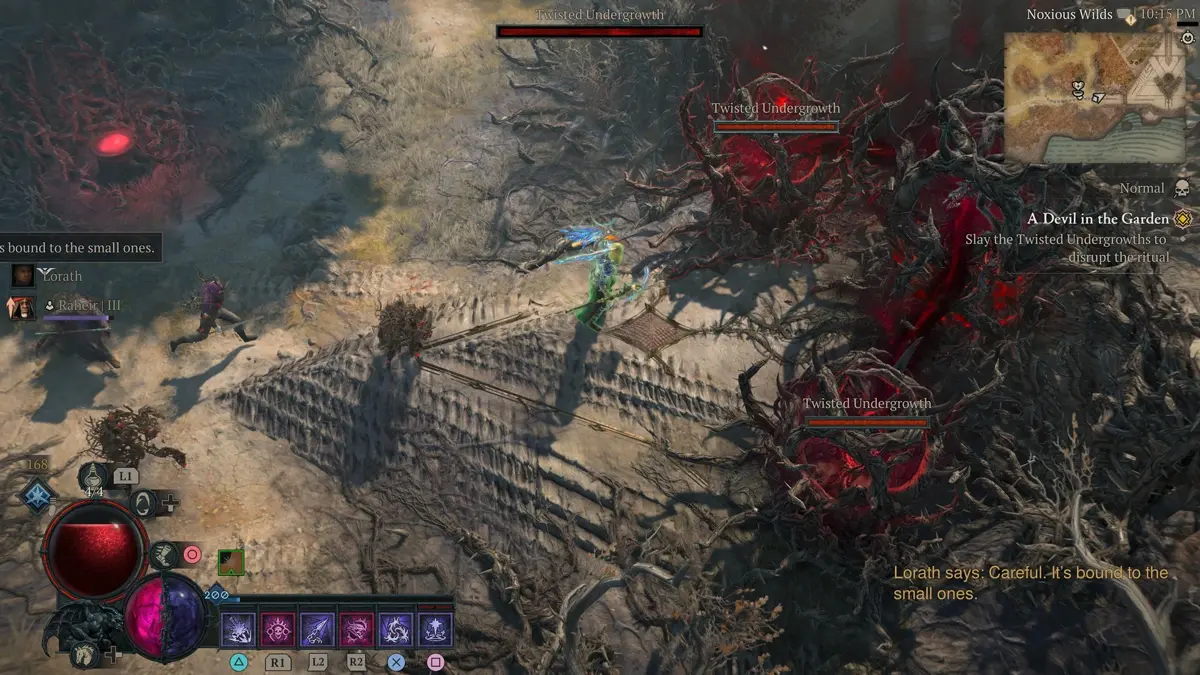Use the healing potion icon

coord(93,475)
